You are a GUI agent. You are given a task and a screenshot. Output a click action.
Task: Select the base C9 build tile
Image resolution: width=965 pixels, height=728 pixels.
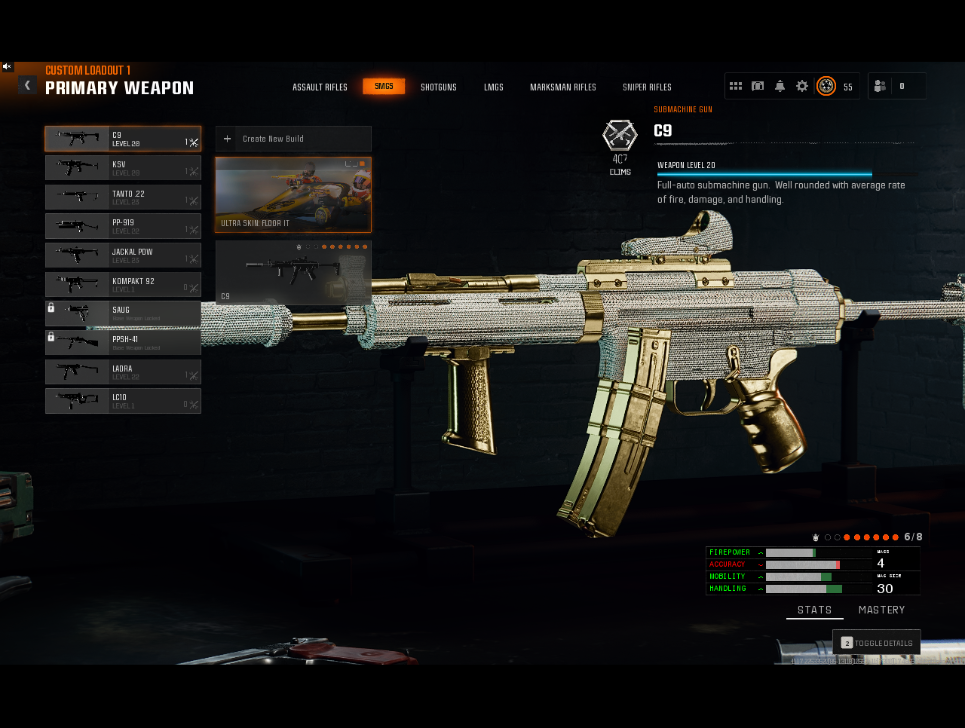(x=293, y=272)
